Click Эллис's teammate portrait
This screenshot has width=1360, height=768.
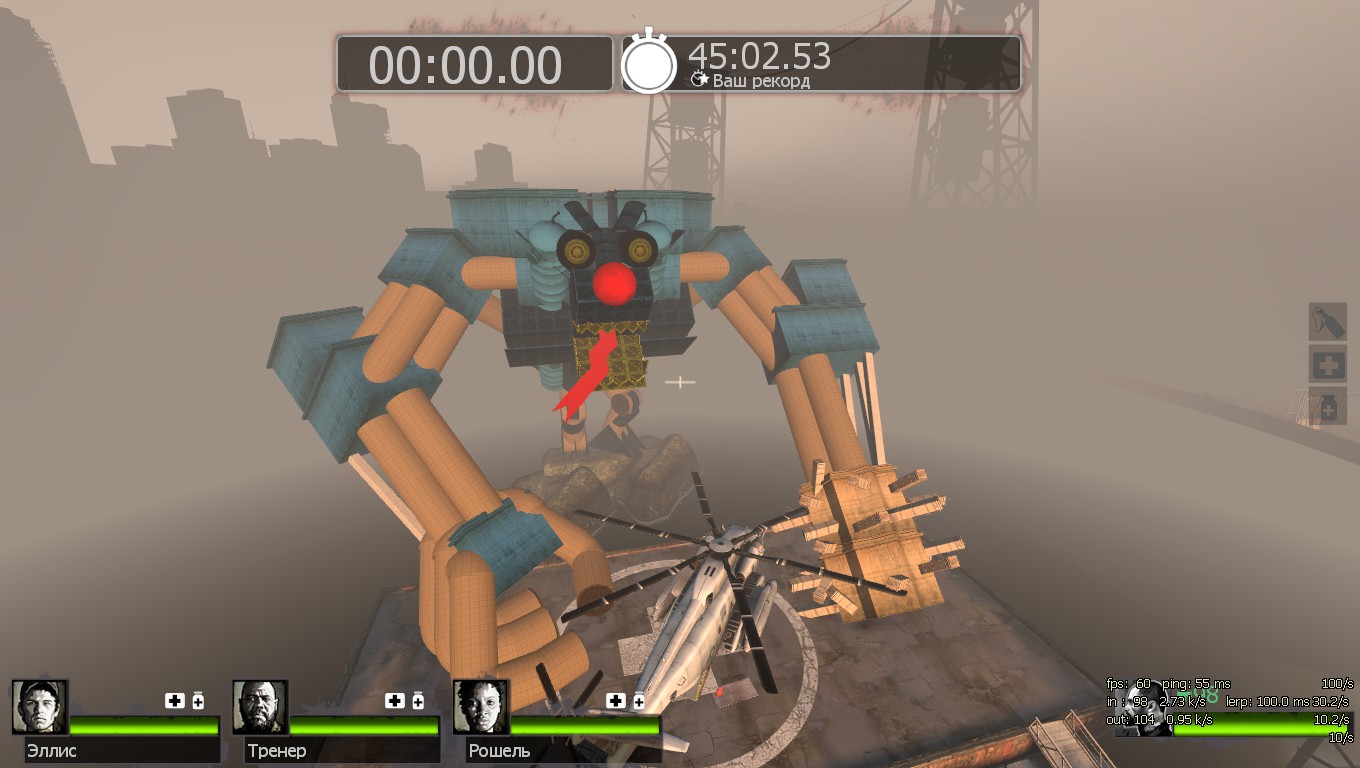pos(40,707)
